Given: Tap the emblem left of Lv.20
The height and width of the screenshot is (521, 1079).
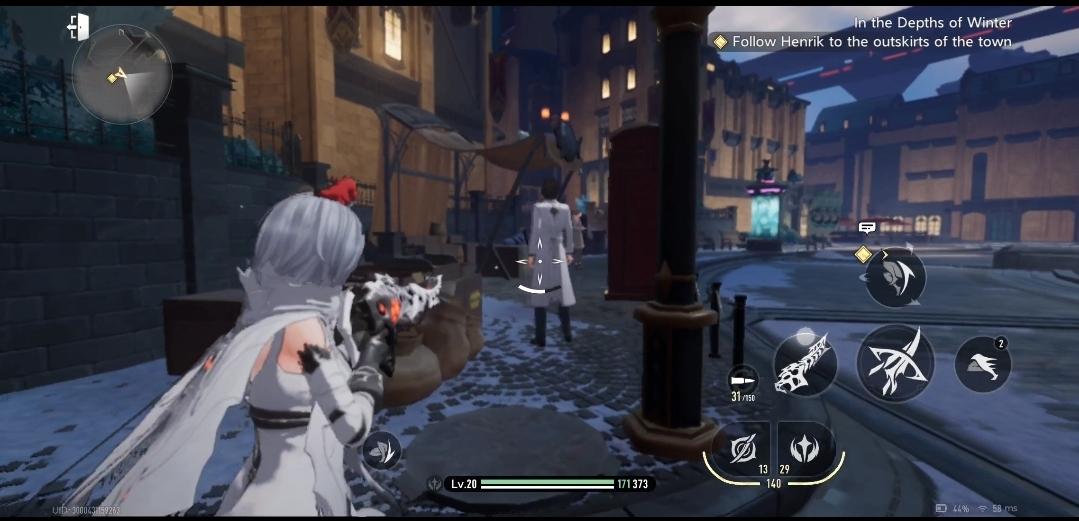Looking at the screenshot, I should pyautogui.click(x=435, y=484).
